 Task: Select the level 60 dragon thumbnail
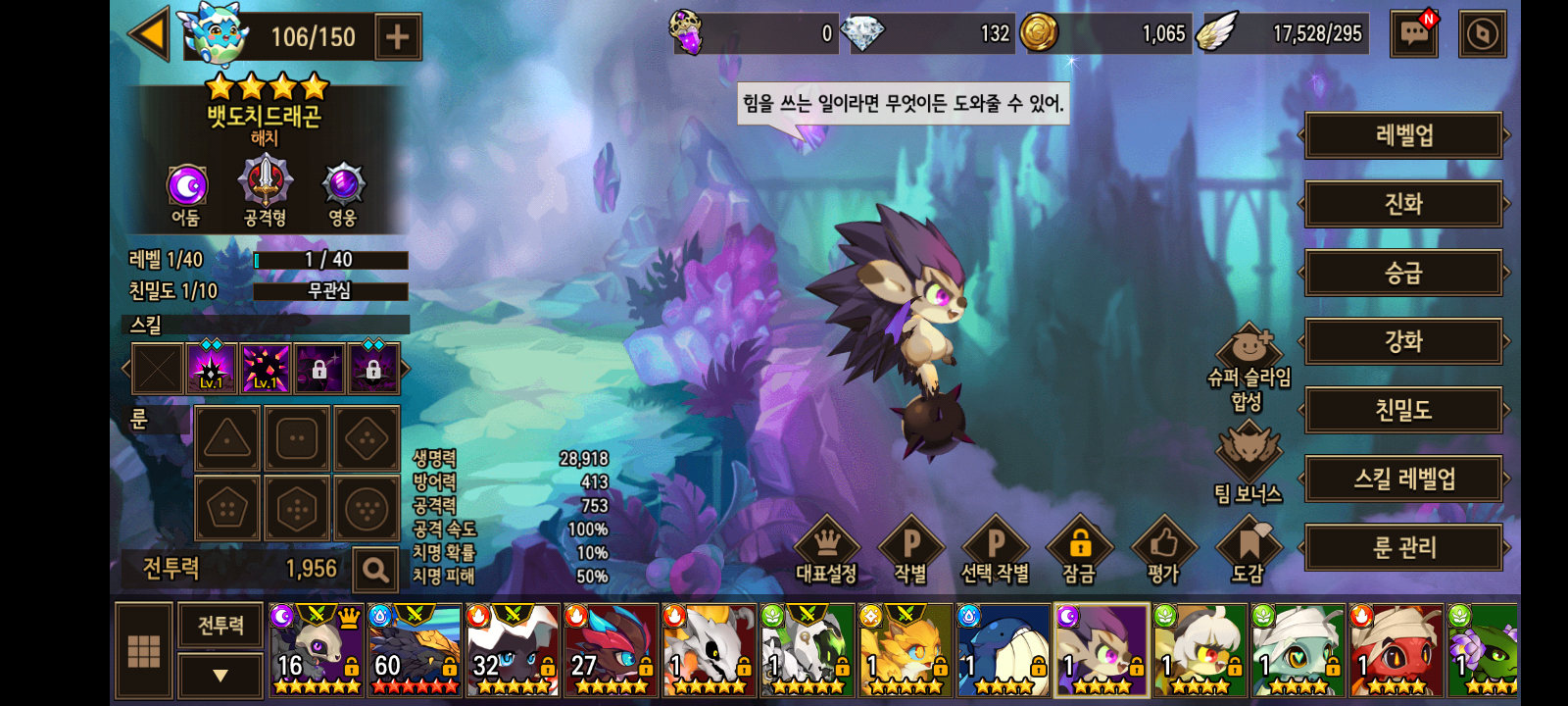point(415,650)
